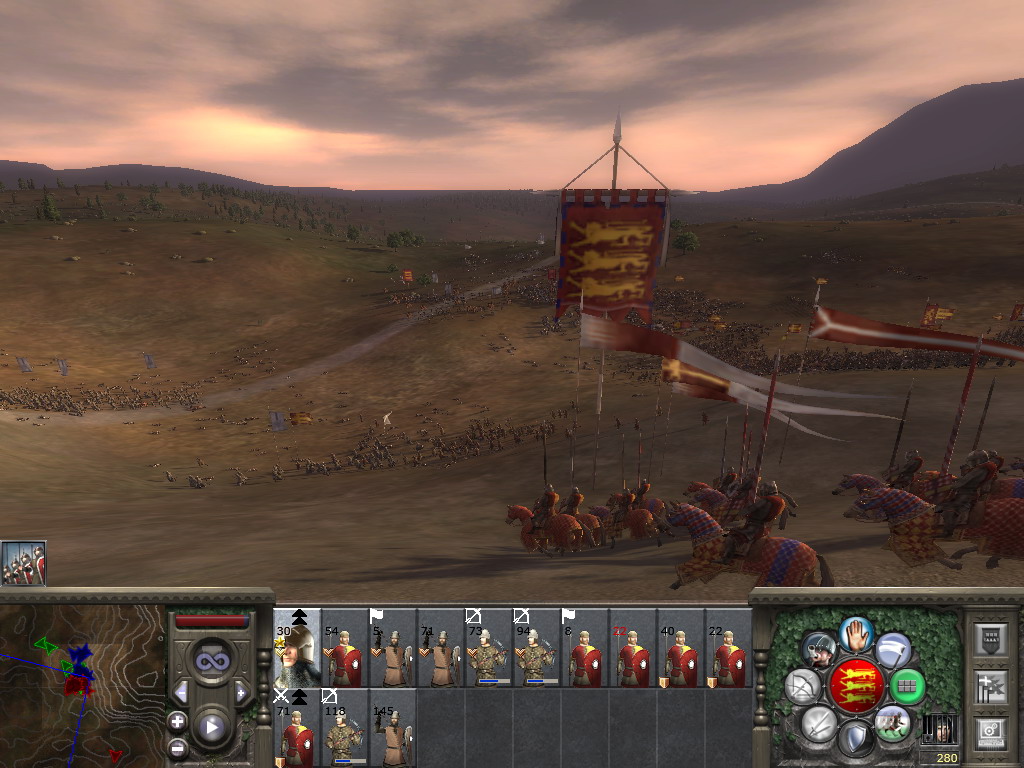Issue the withdraw white flag order
Screen dimensions: 1024x768
(893, 649)
